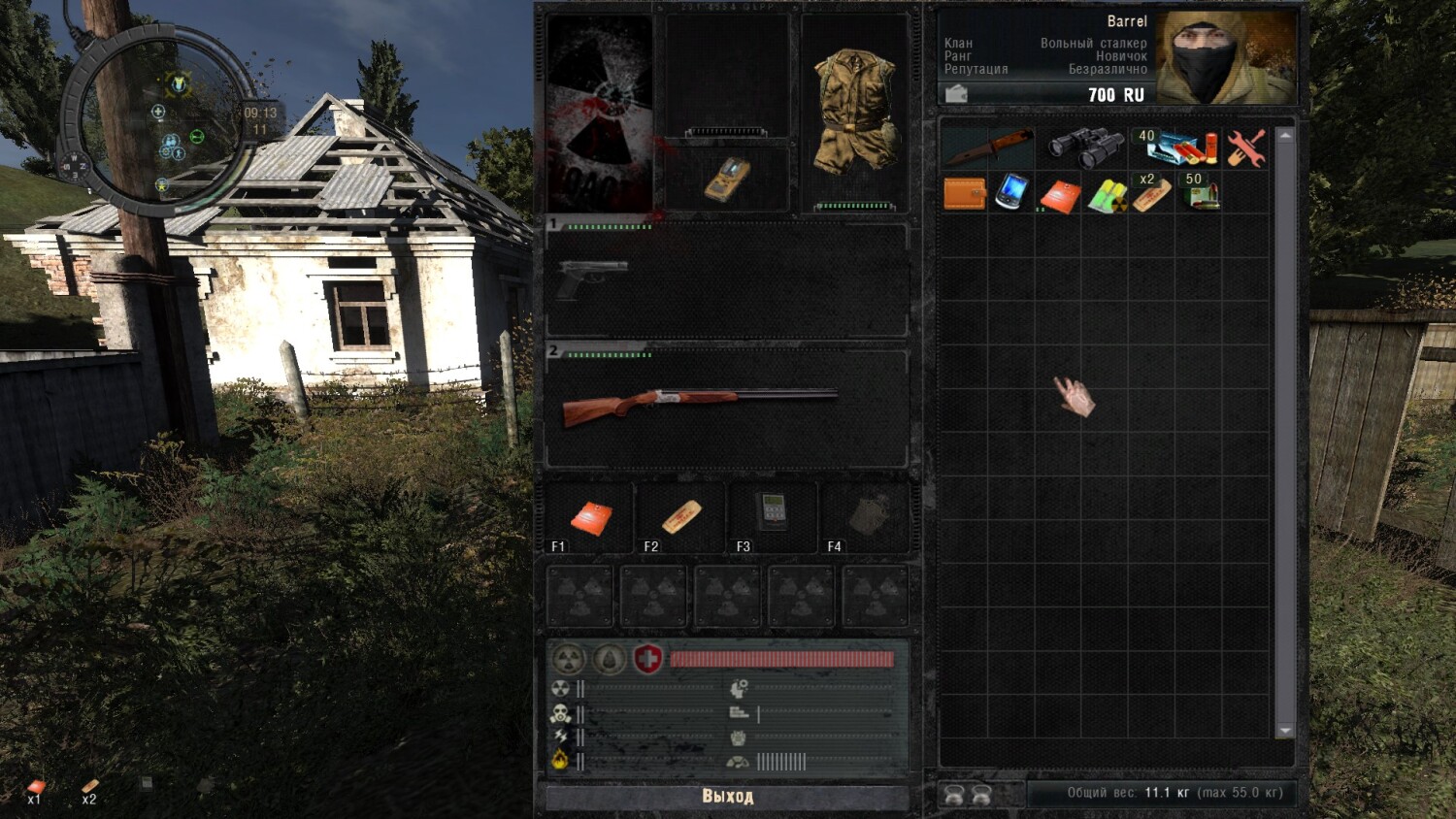Viewport: 1456px width, 819px height.
Task: Select the pistol ammo box of 50
Action: click(1200, 194)
